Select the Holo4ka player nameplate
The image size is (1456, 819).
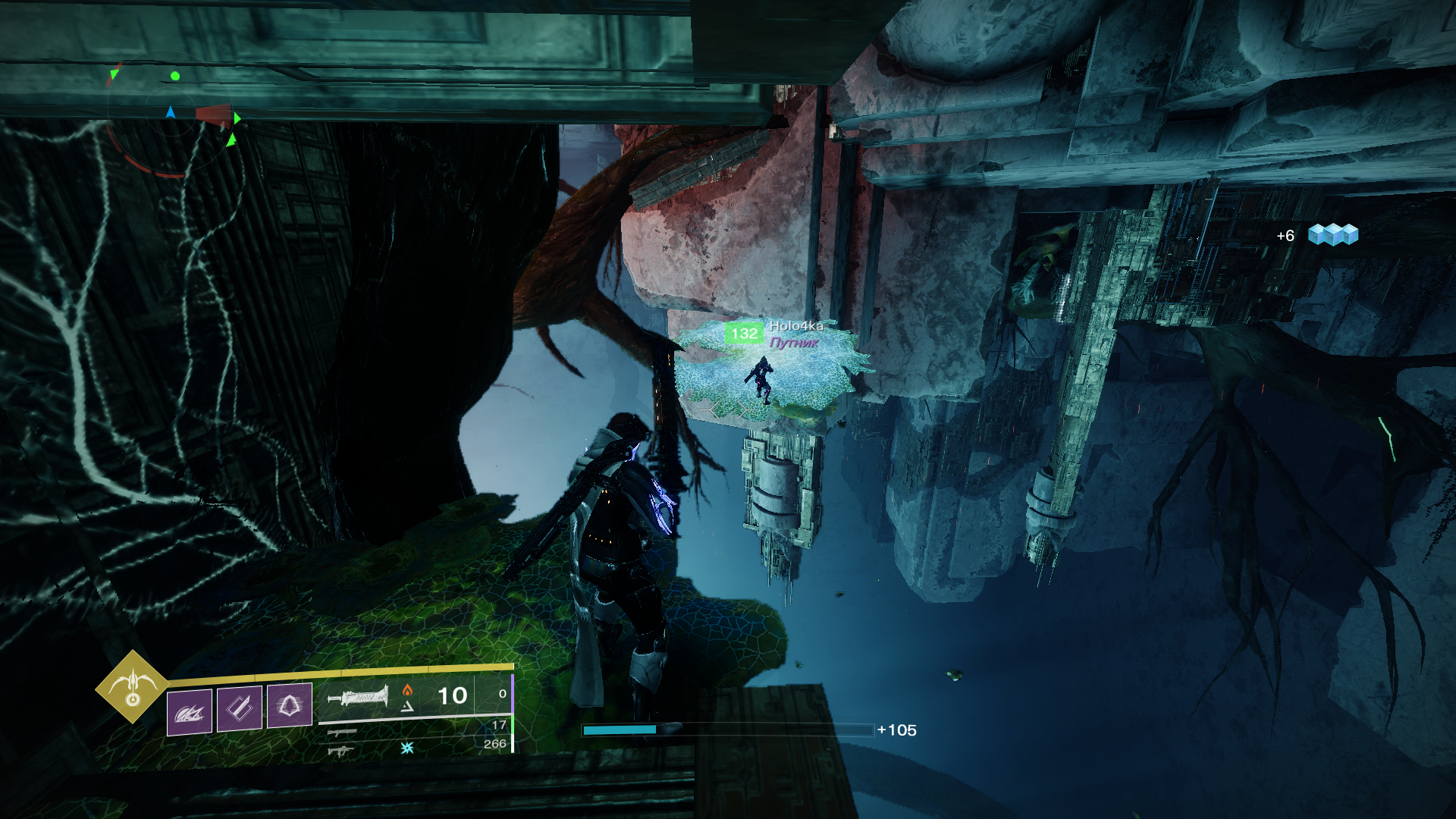pos(795,326)
